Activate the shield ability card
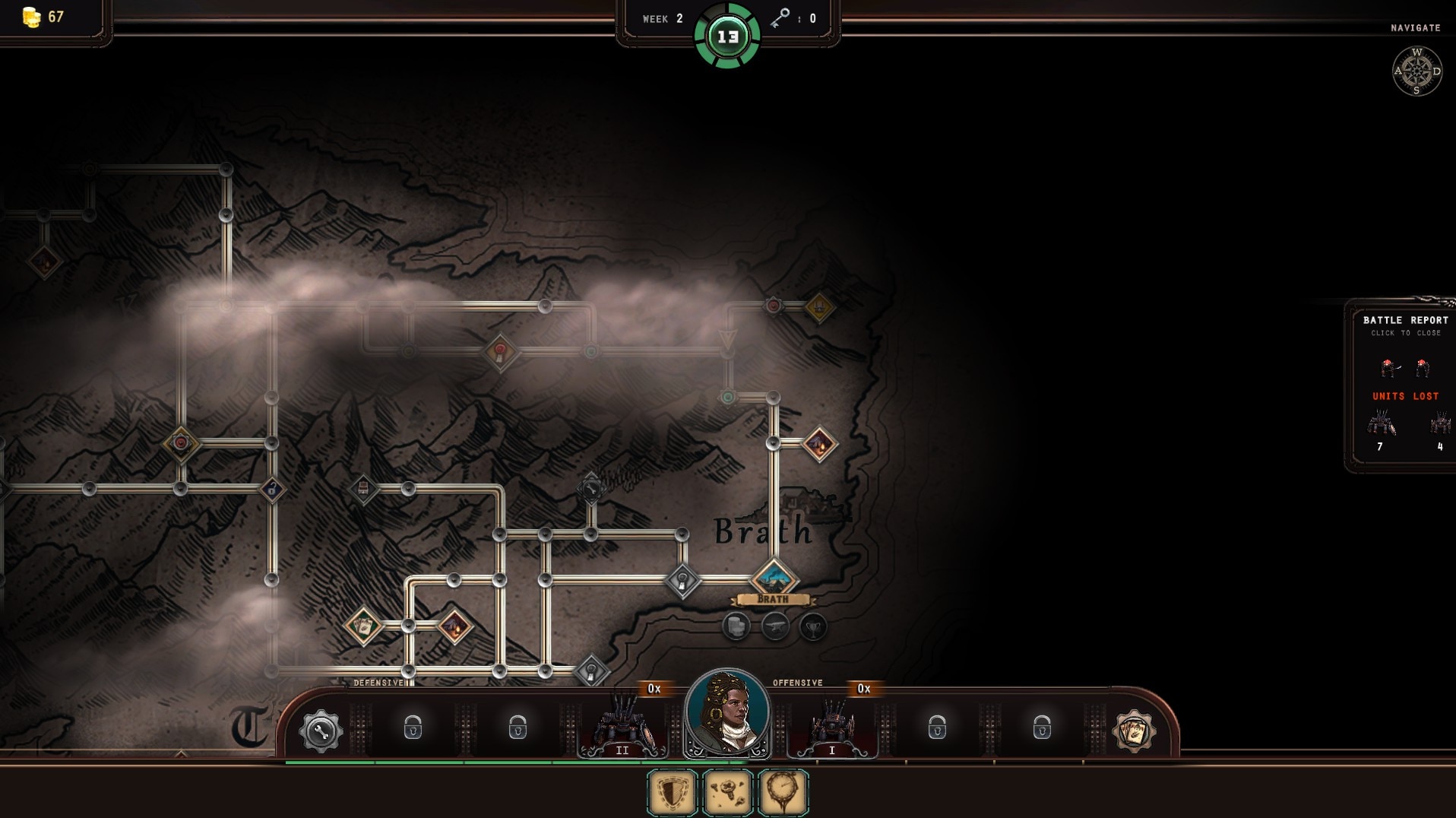This screenshot has height=818, width=1456. [673, 793]
